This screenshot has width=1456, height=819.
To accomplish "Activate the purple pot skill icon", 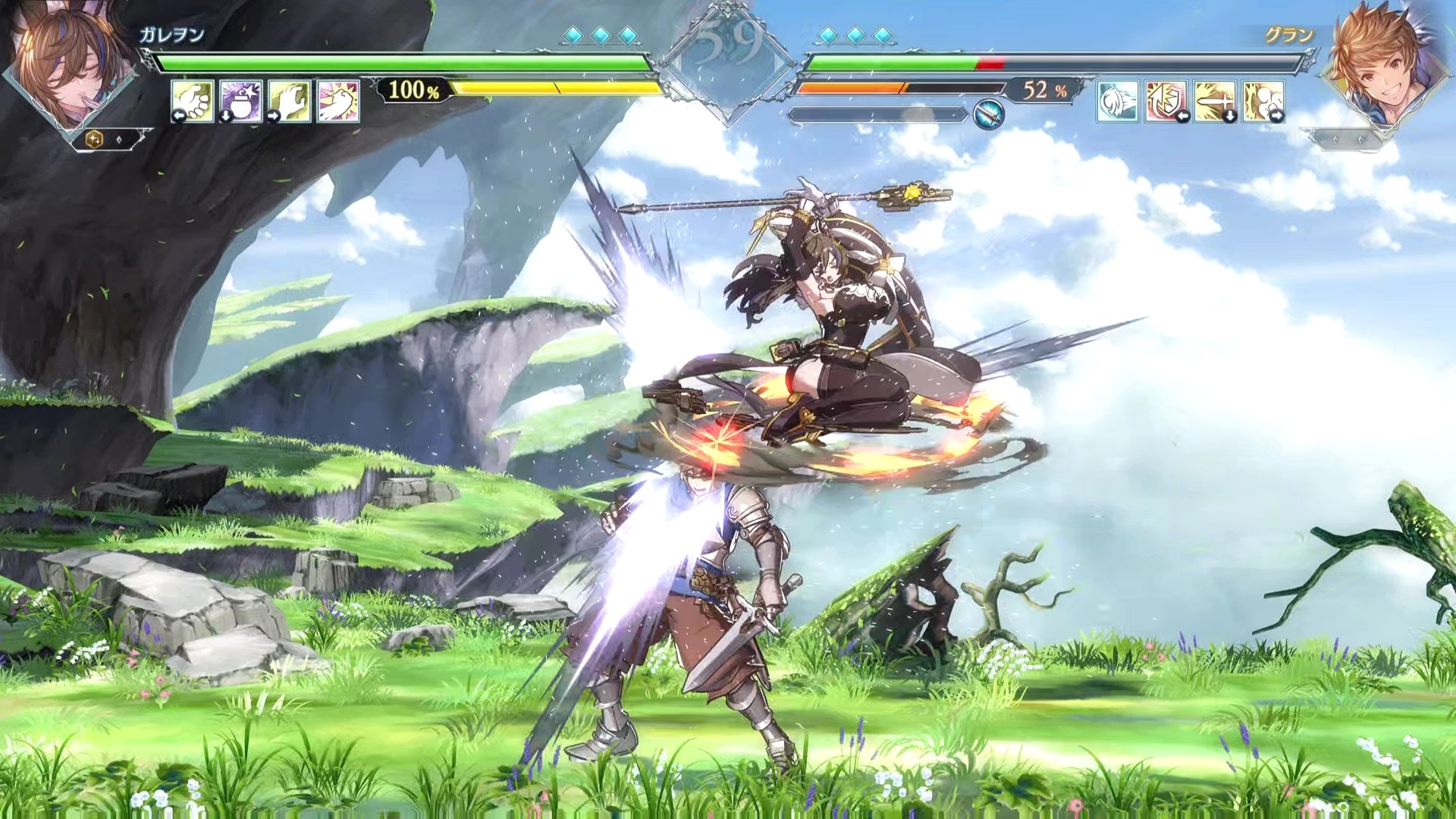I will click(241, 101).
